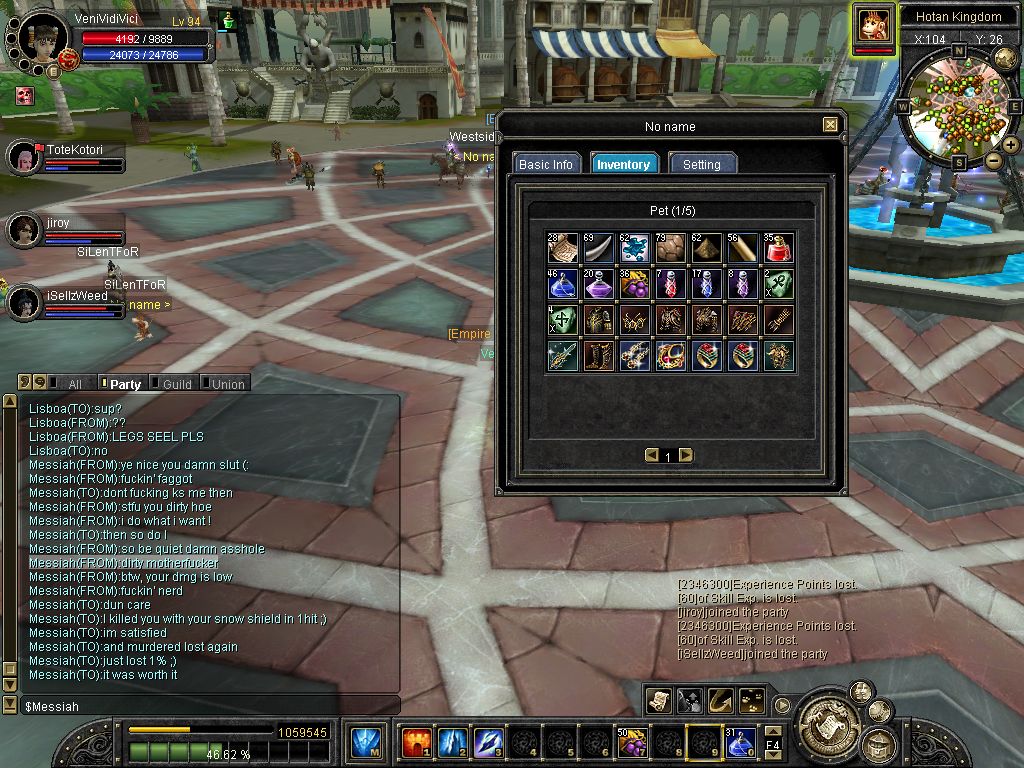Pick the purple grapes in pet inventory
The width and height of the screenshot is (1024, 768).
coord(632,284)
